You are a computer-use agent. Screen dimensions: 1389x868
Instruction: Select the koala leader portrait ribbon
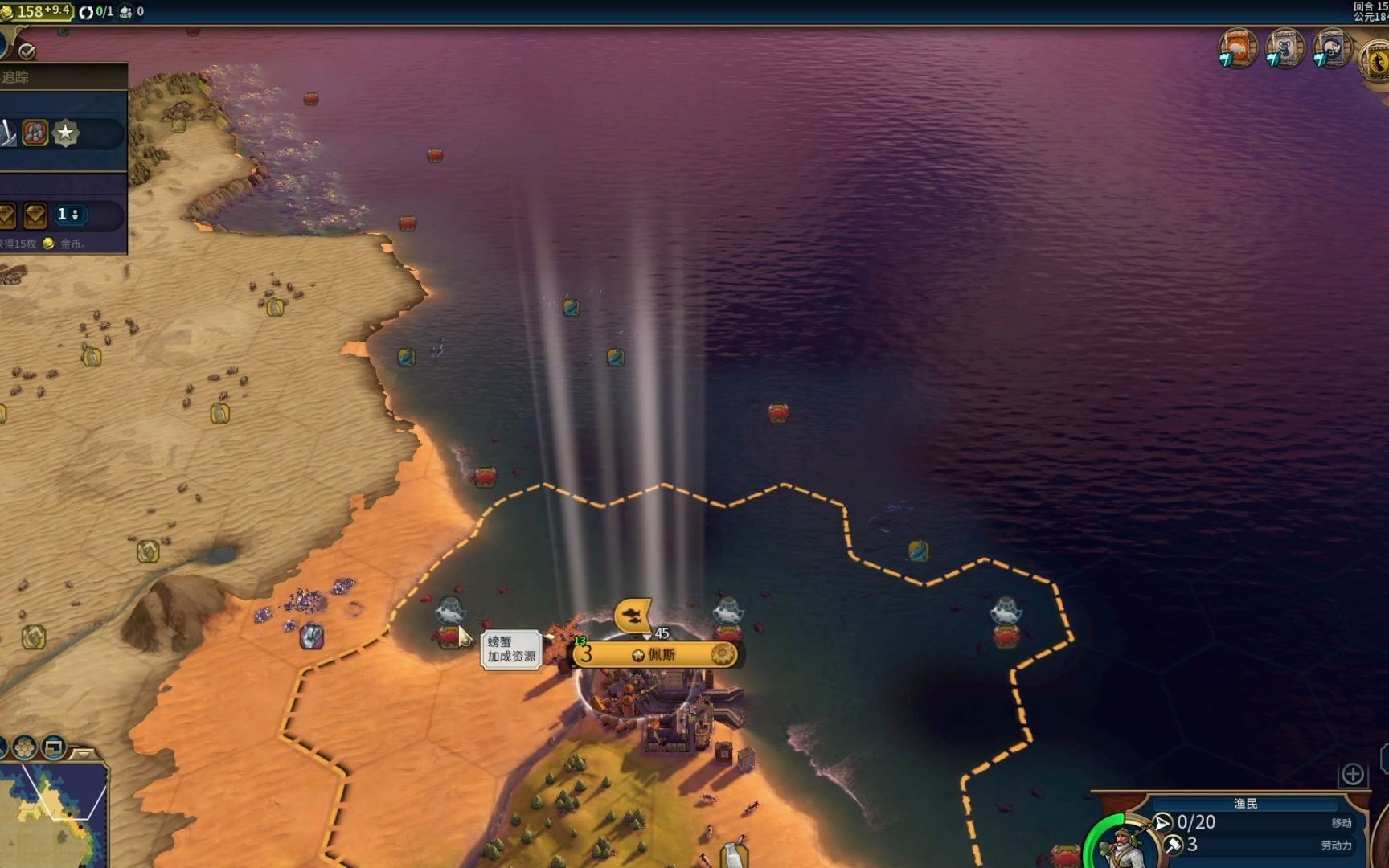(1285, 48)
